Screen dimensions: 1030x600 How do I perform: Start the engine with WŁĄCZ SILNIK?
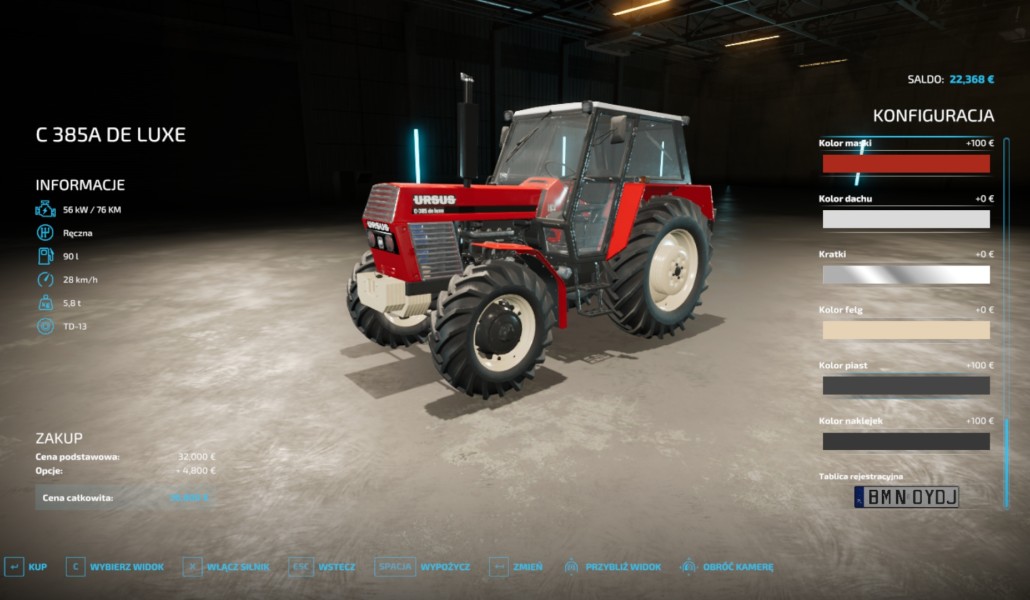227,567
